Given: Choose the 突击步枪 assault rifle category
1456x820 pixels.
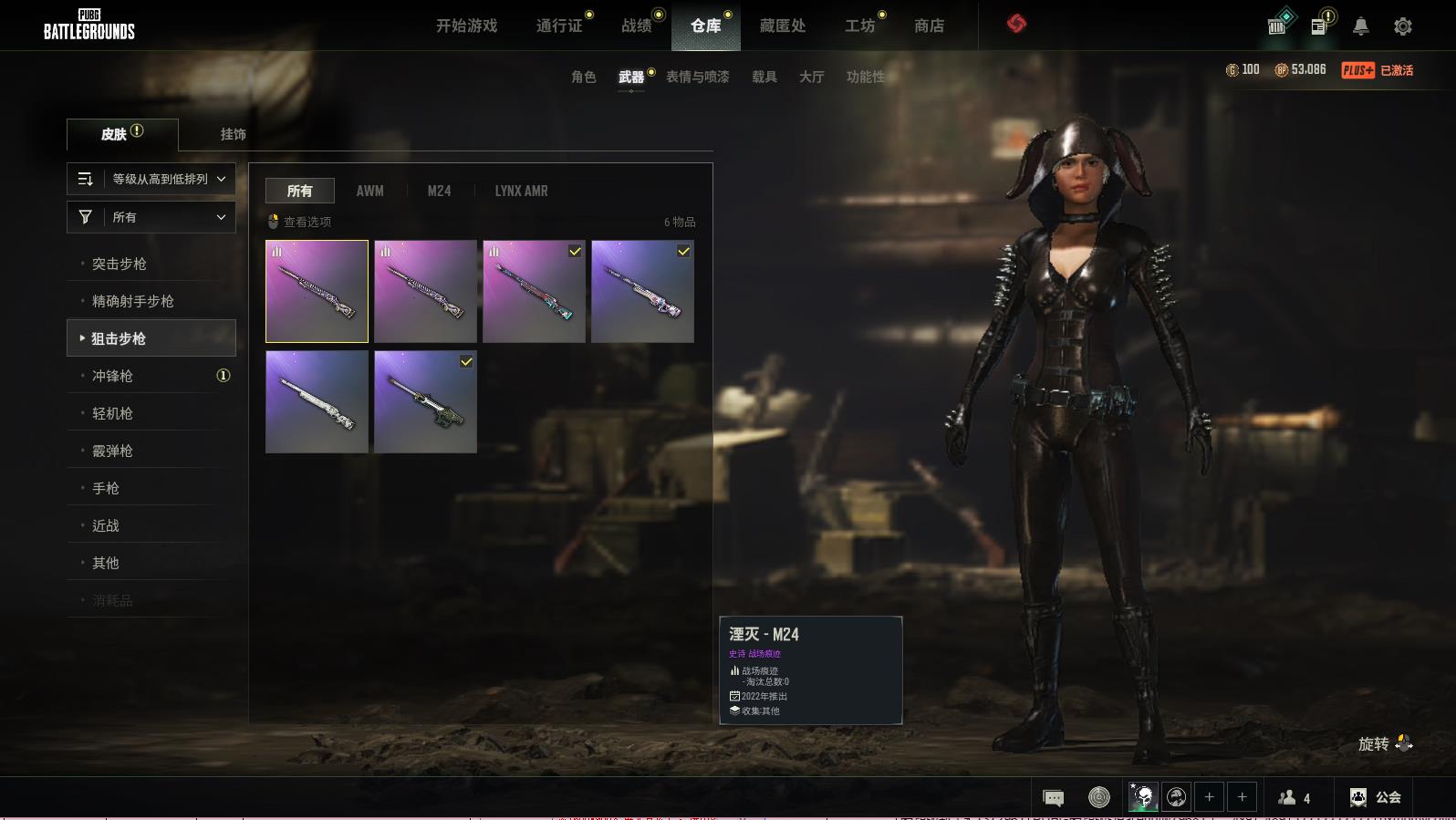Looking at the screenshot, I should click(x=120, y=264).
